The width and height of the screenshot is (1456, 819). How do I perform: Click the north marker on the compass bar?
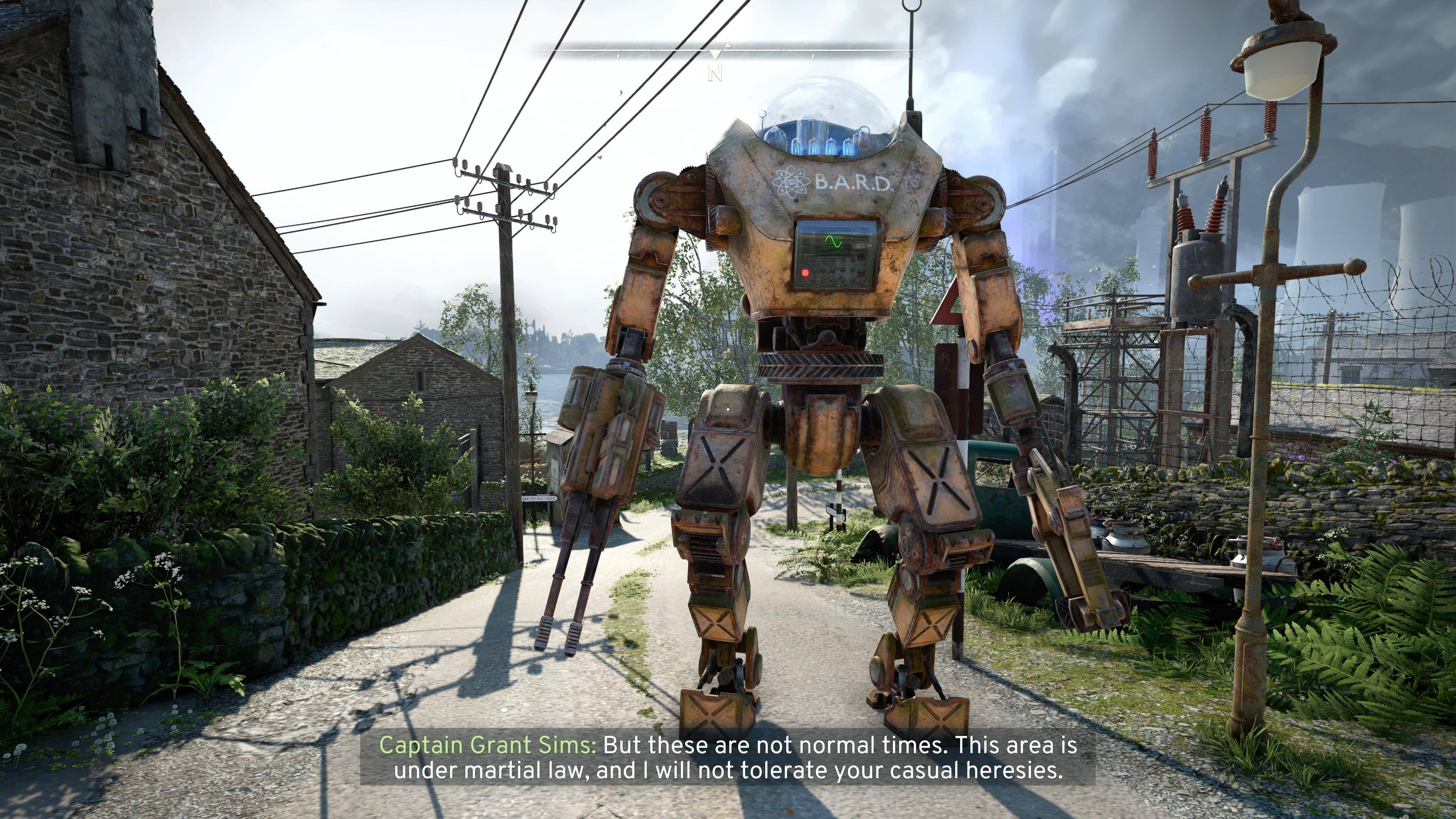click(715, 74)
